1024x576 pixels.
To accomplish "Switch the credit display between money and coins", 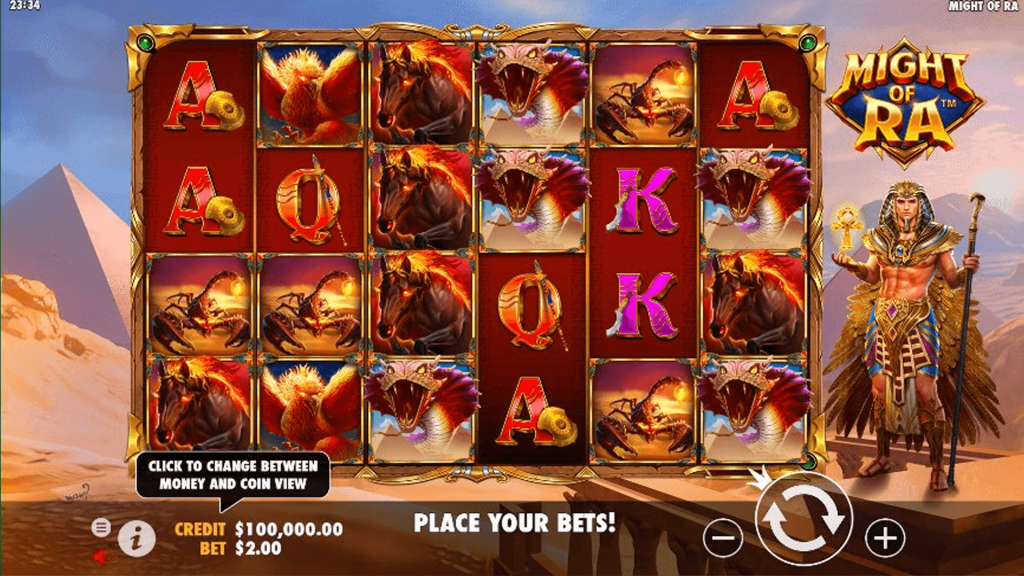I will (288, 529).
